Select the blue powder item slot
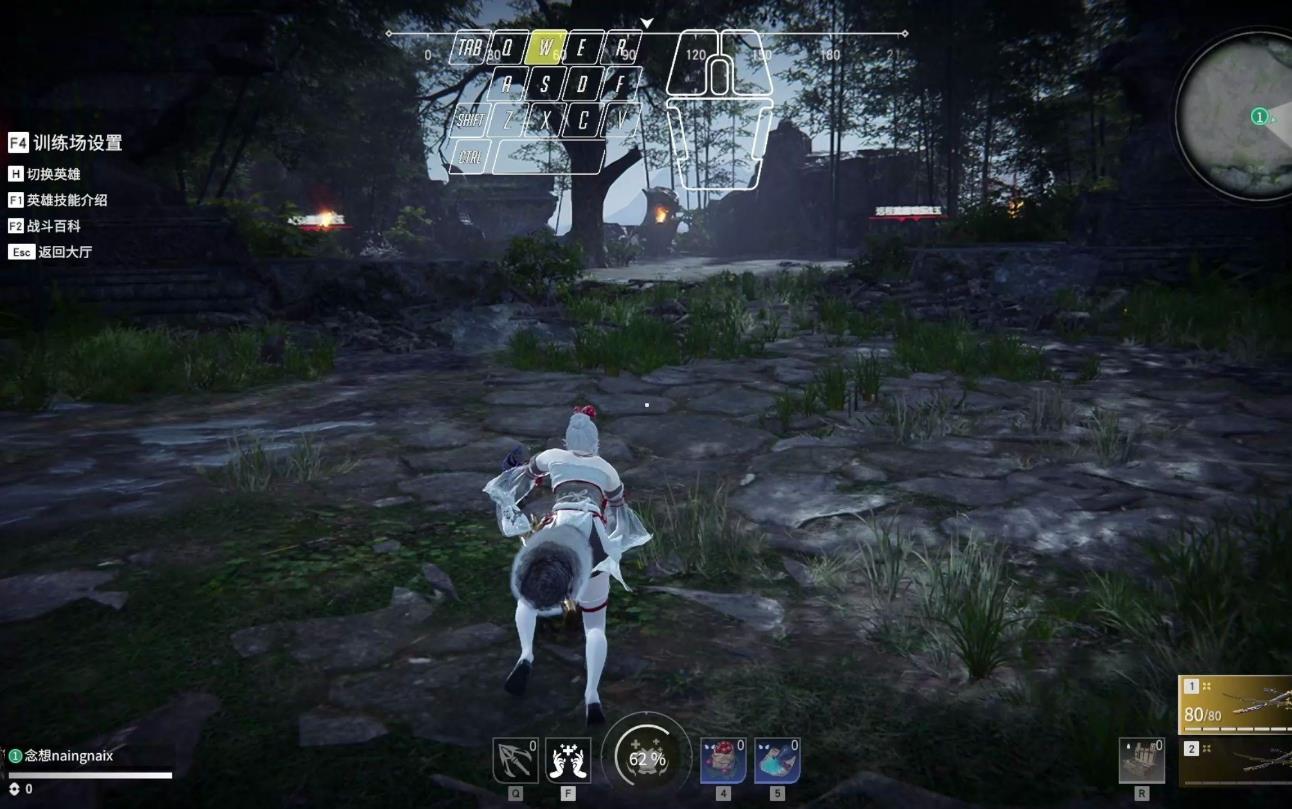1292x809 pixels. 777,761
